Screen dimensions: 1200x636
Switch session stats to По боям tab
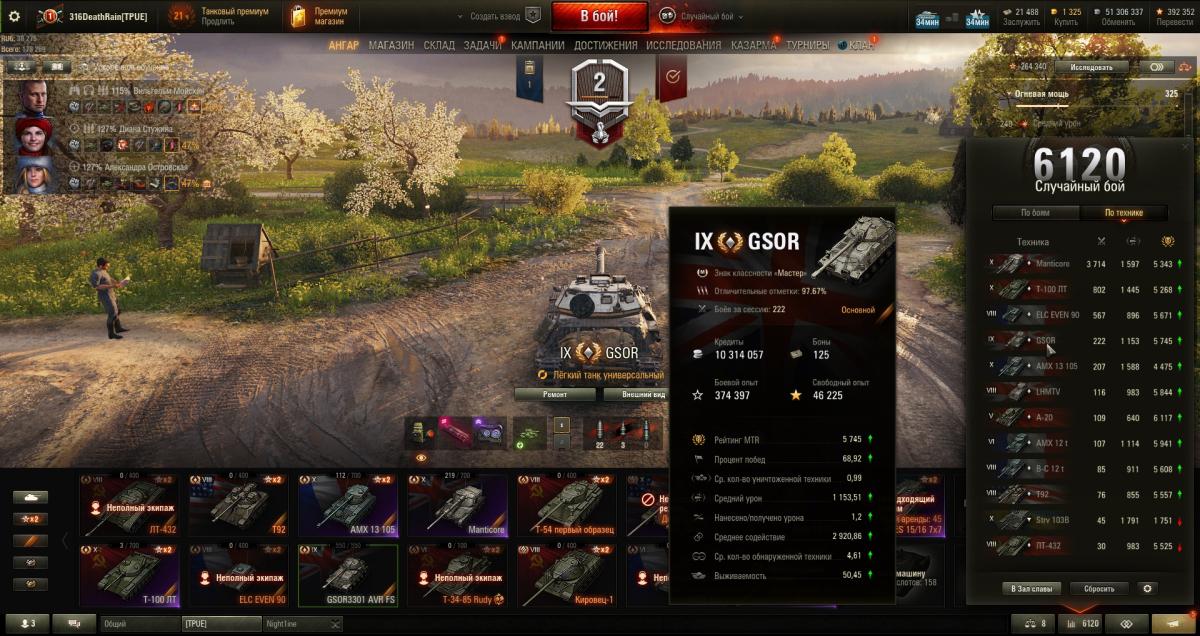[1035, 212]
